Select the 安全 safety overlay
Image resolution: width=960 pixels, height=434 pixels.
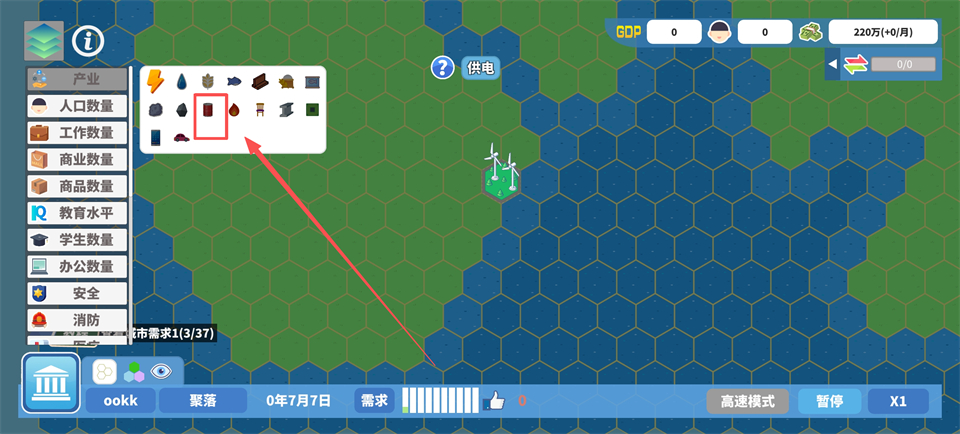pos(78,293)
